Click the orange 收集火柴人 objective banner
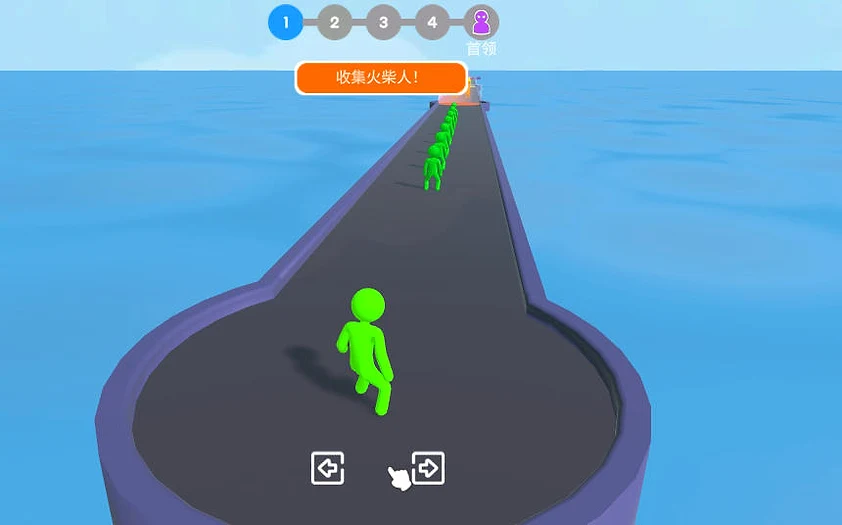Viewport: 842px width, 525px height. point(381,78)
